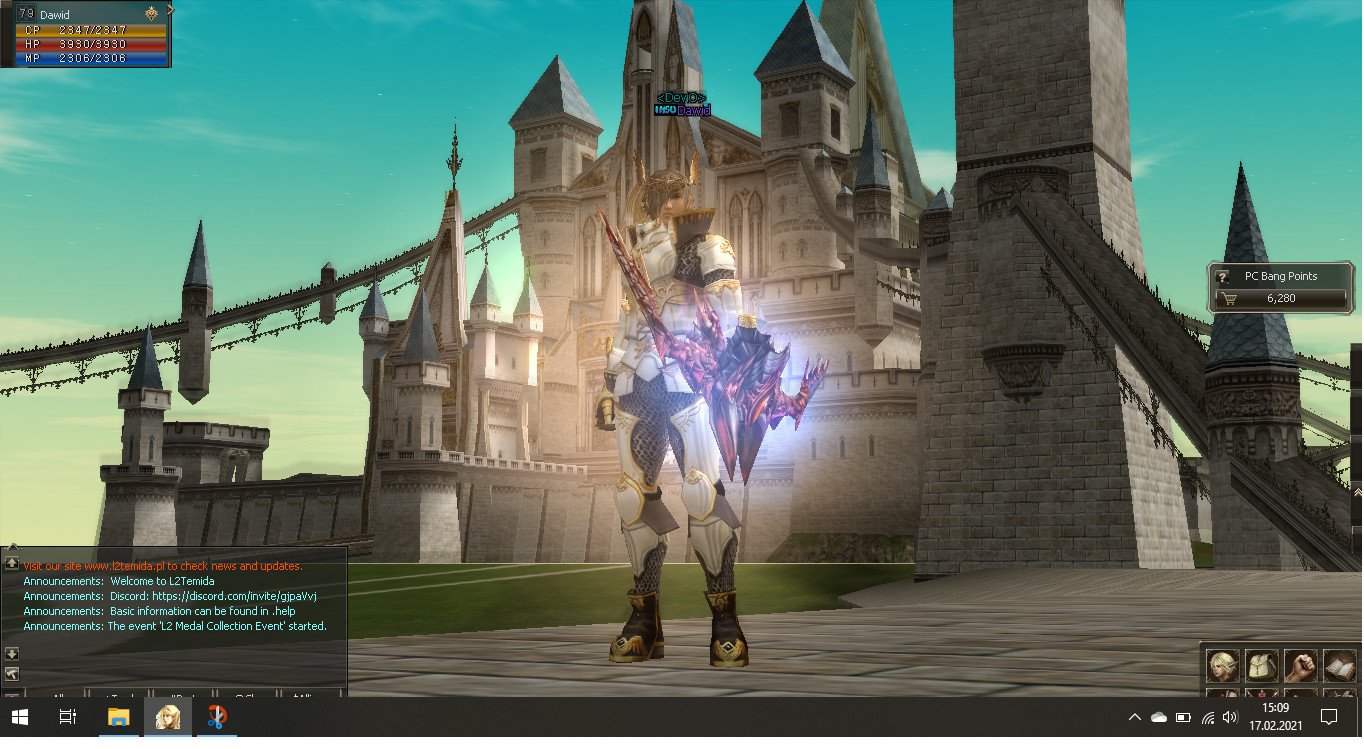Open the character status portrait icon
This screenshot has height=749, width=1364.
coord(1222,665)
